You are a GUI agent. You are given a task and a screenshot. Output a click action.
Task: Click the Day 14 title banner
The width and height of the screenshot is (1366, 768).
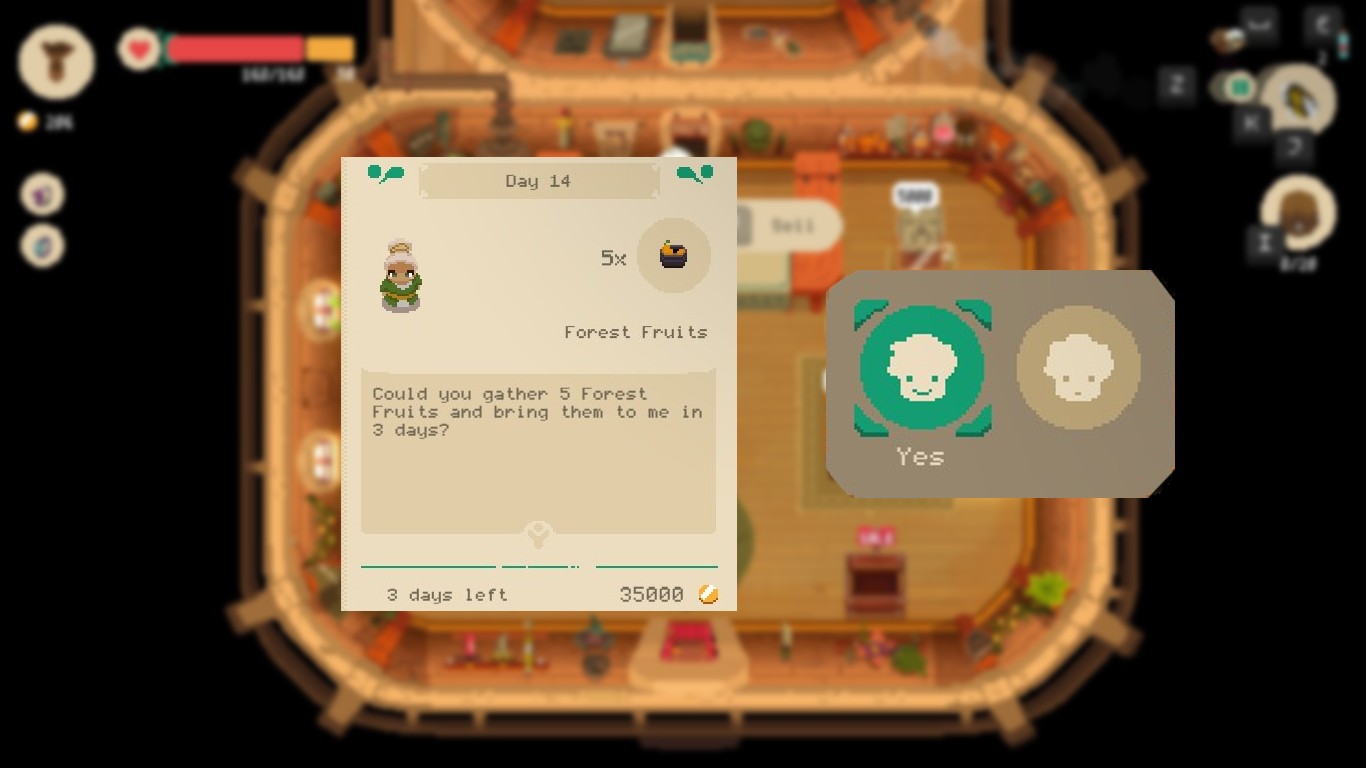pos(538,181)
